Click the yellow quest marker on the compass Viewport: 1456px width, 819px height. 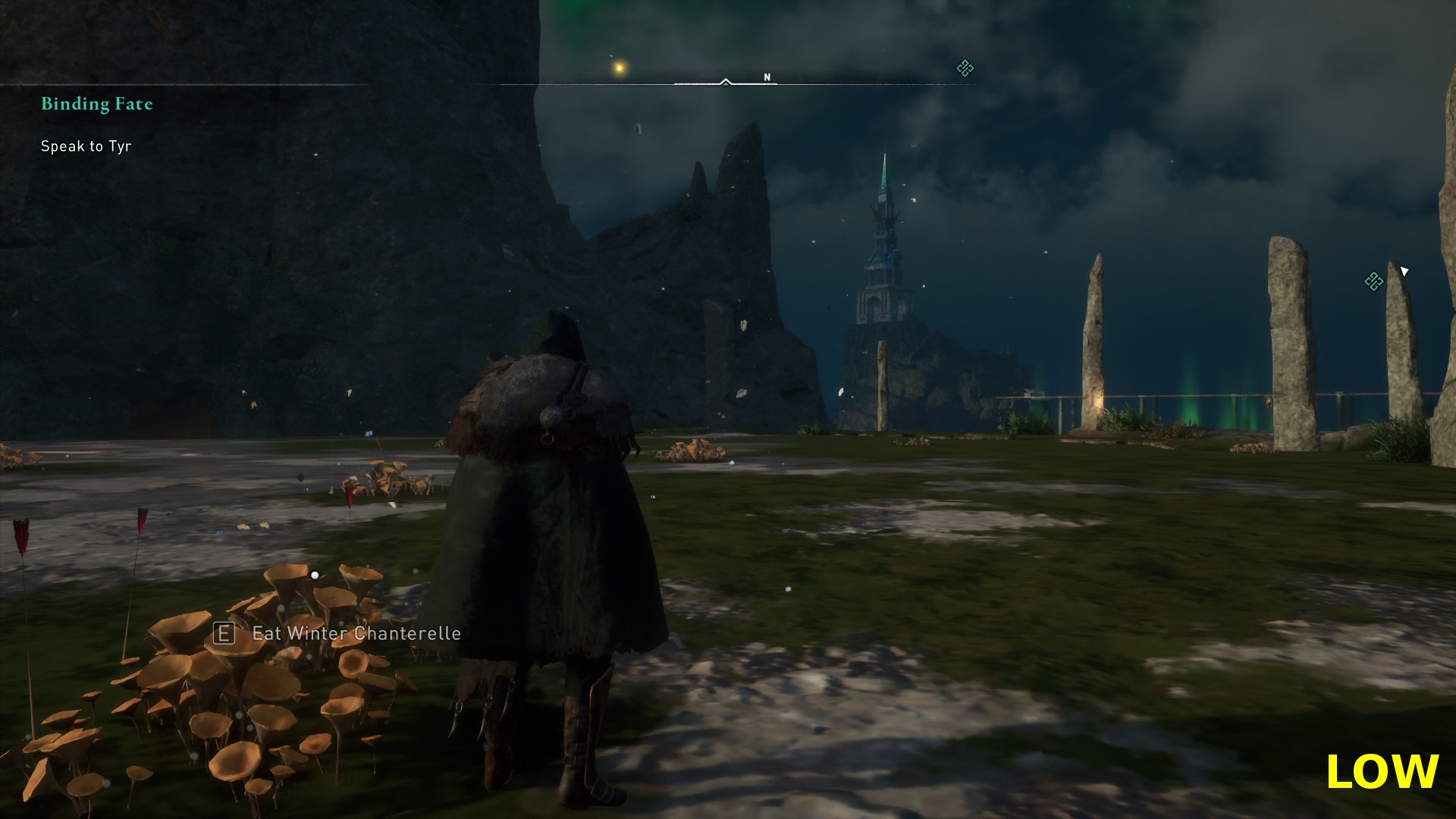pos(620,68)
